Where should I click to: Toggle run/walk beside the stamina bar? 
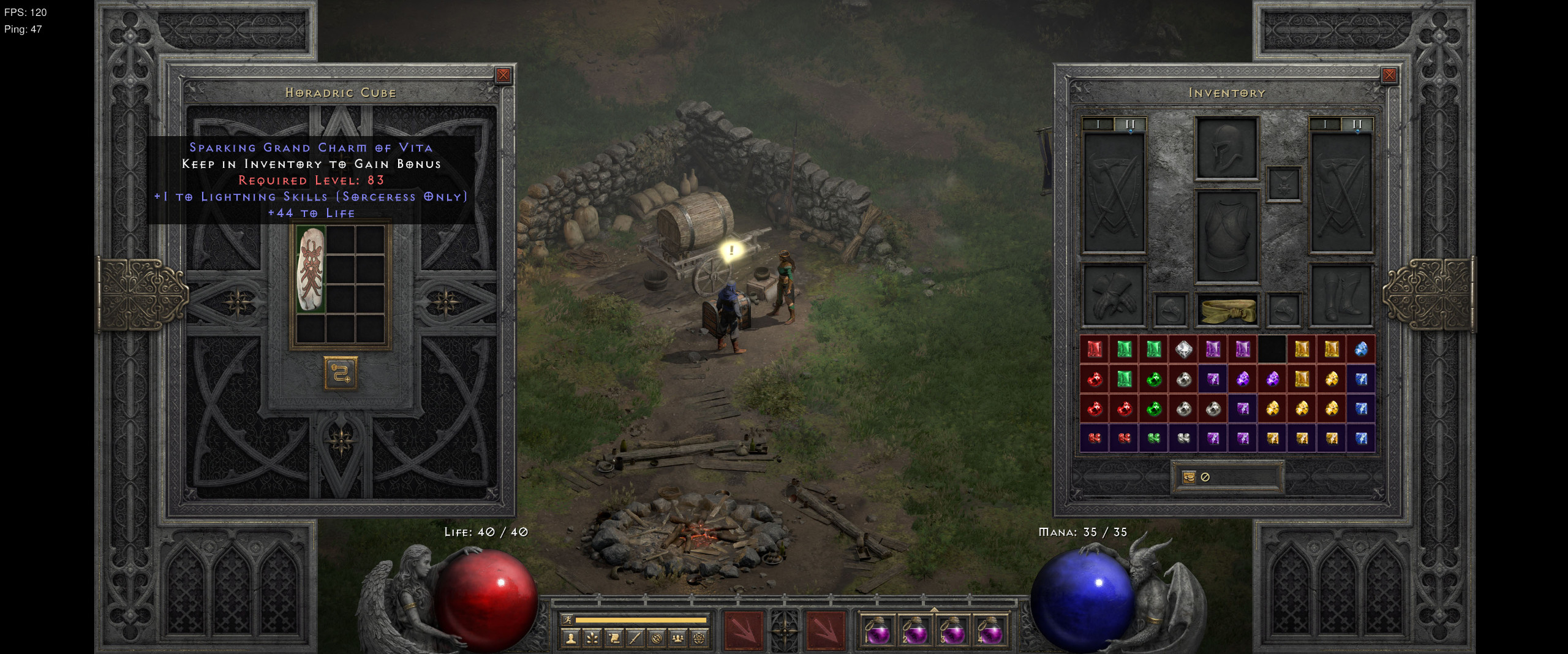tap(567, 620)
